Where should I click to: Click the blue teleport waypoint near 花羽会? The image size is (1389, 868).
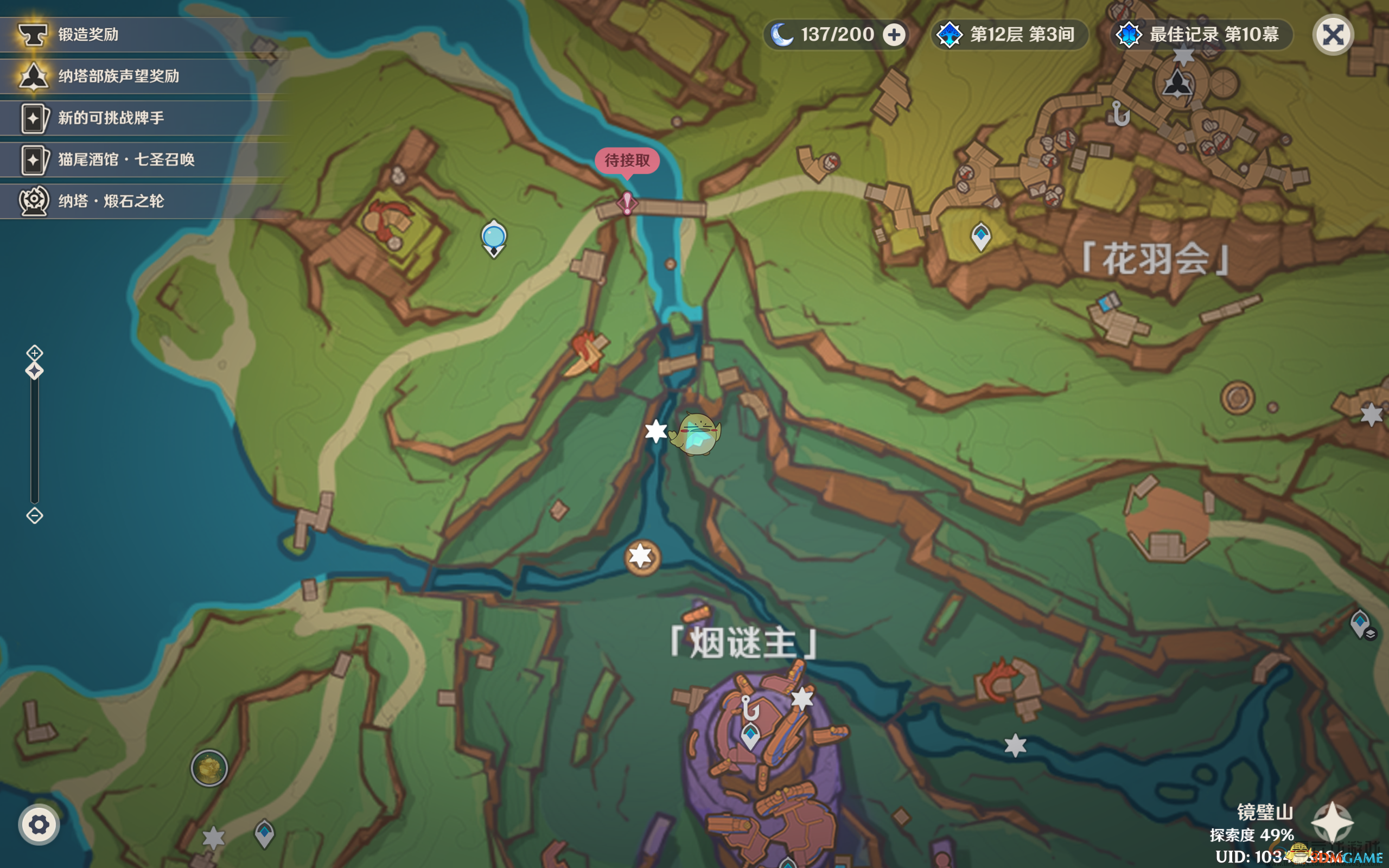[x=983, y=235]
